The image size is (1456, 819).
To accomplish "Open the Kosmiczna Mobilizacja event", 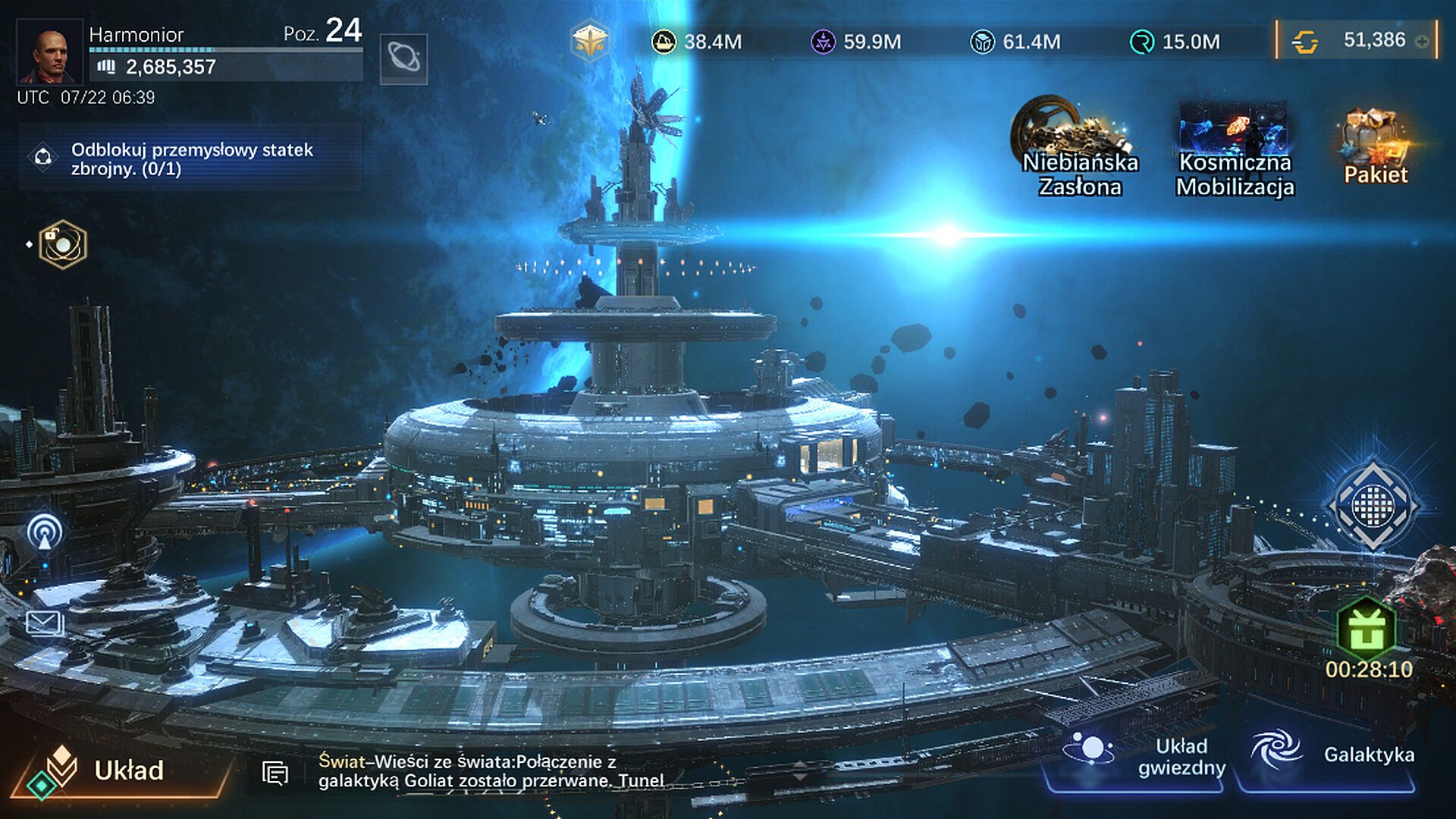I will click(1234, 149).
